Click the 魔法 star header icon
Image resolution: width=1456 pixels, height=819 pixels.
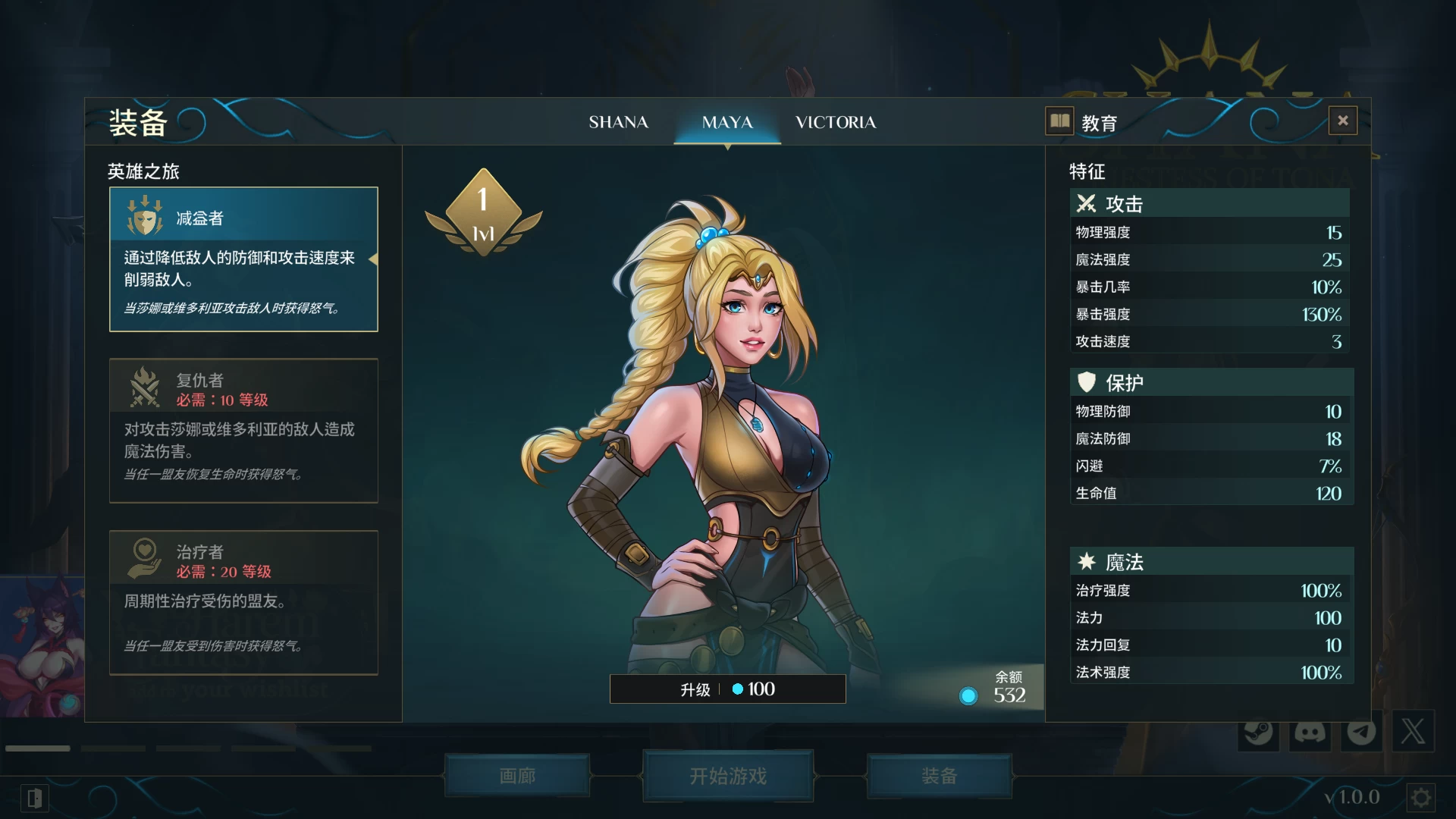coord(1086,561)
